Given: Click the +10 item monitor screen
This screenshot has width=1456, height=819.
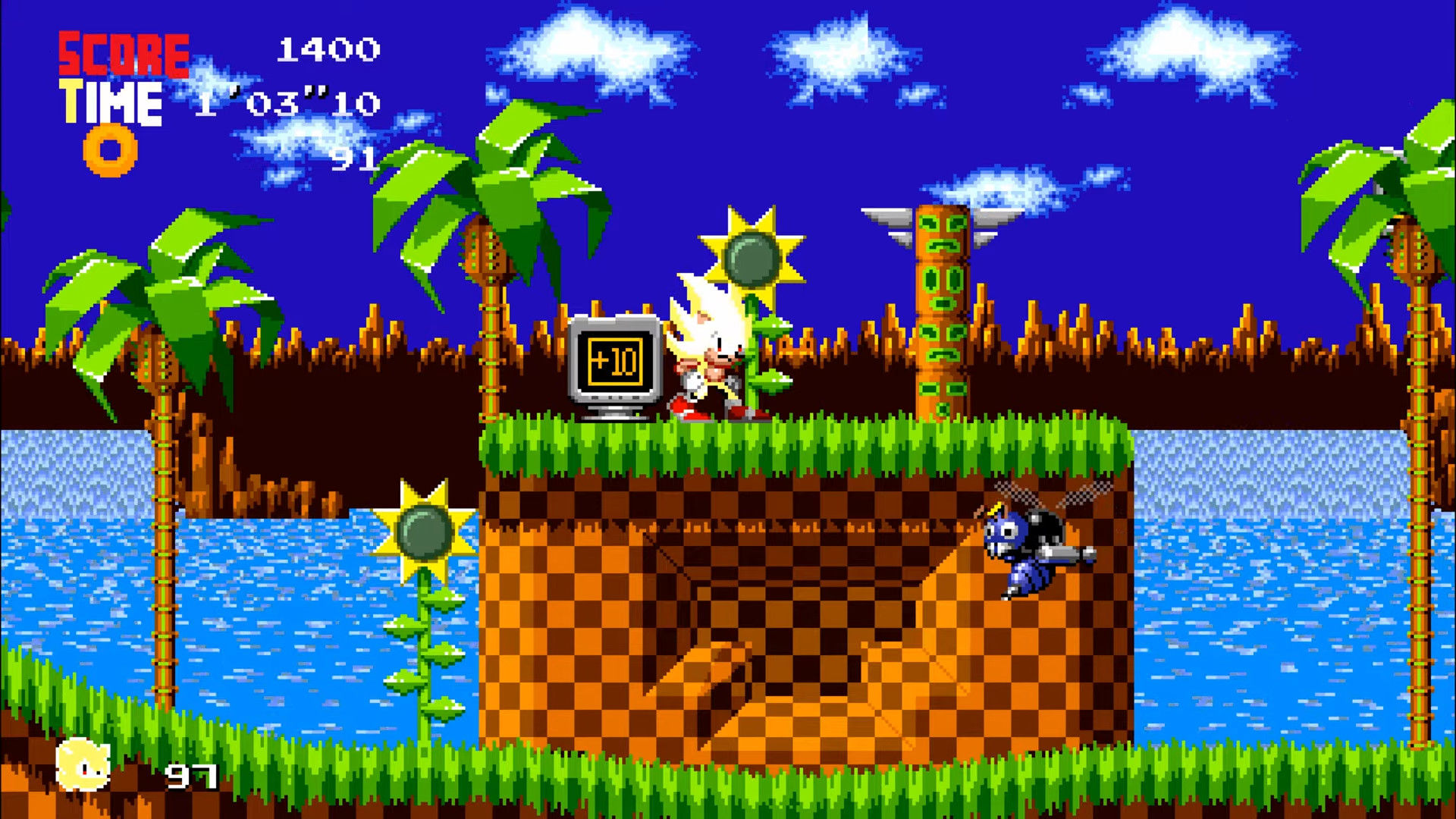Looking at the screenshot, I should pyautogui.click(x=616, y=359).
